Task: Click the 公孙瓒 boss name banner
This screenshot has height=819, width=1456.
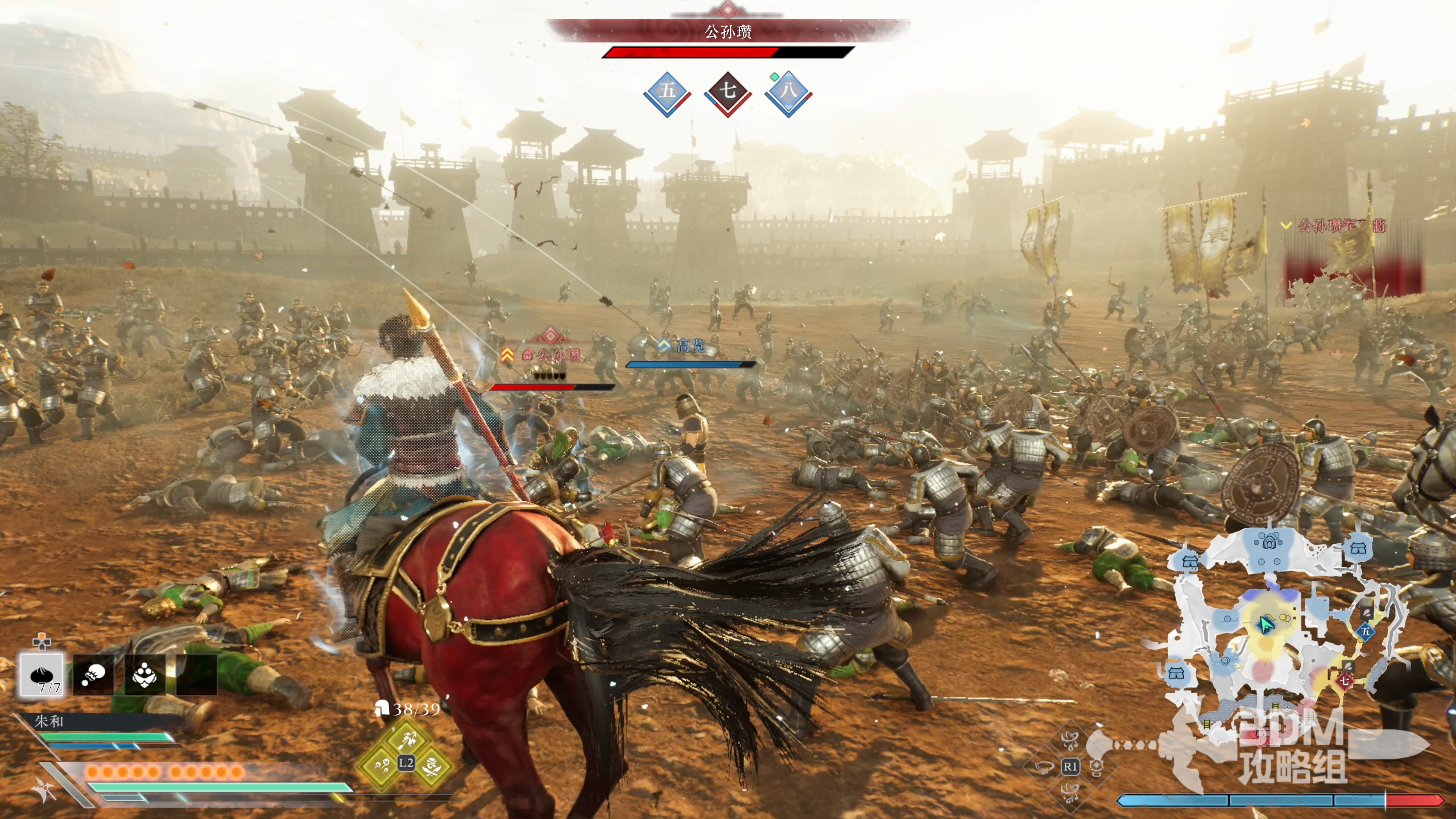Action: click(729, 31)
